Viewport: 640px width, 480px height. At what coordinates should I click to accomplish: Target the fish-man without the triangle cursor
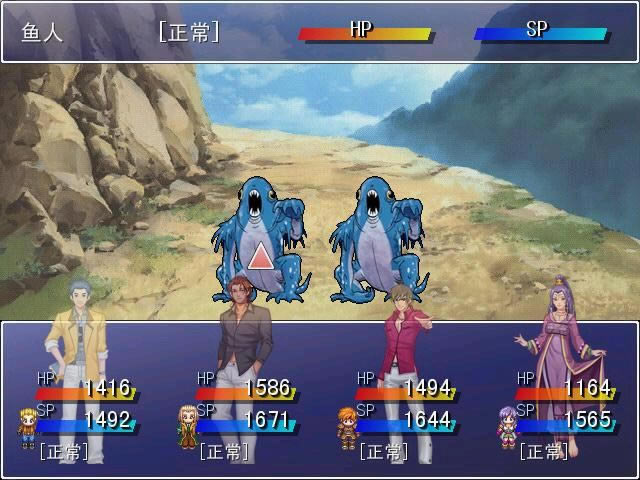[x=375, y=240]
